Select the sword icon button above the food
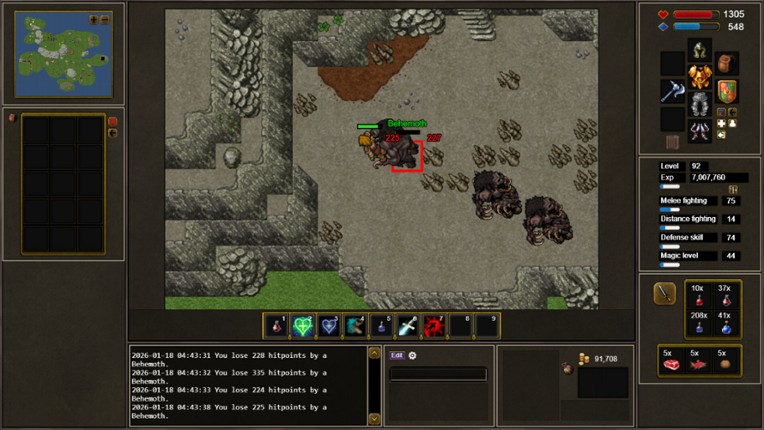This screenshot has height=430, width=764. (x=665, y=293)
